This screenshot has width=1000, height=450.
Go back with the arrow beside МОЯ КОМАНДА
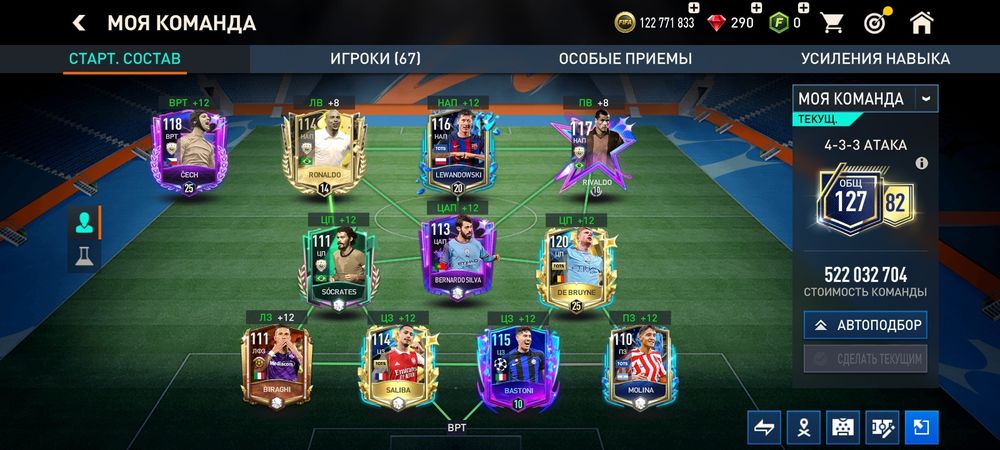(79, 22)
